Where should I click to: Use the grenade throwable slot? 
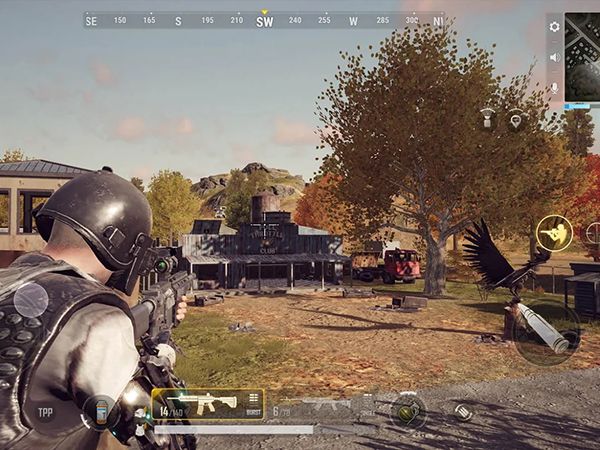point(408,411)
